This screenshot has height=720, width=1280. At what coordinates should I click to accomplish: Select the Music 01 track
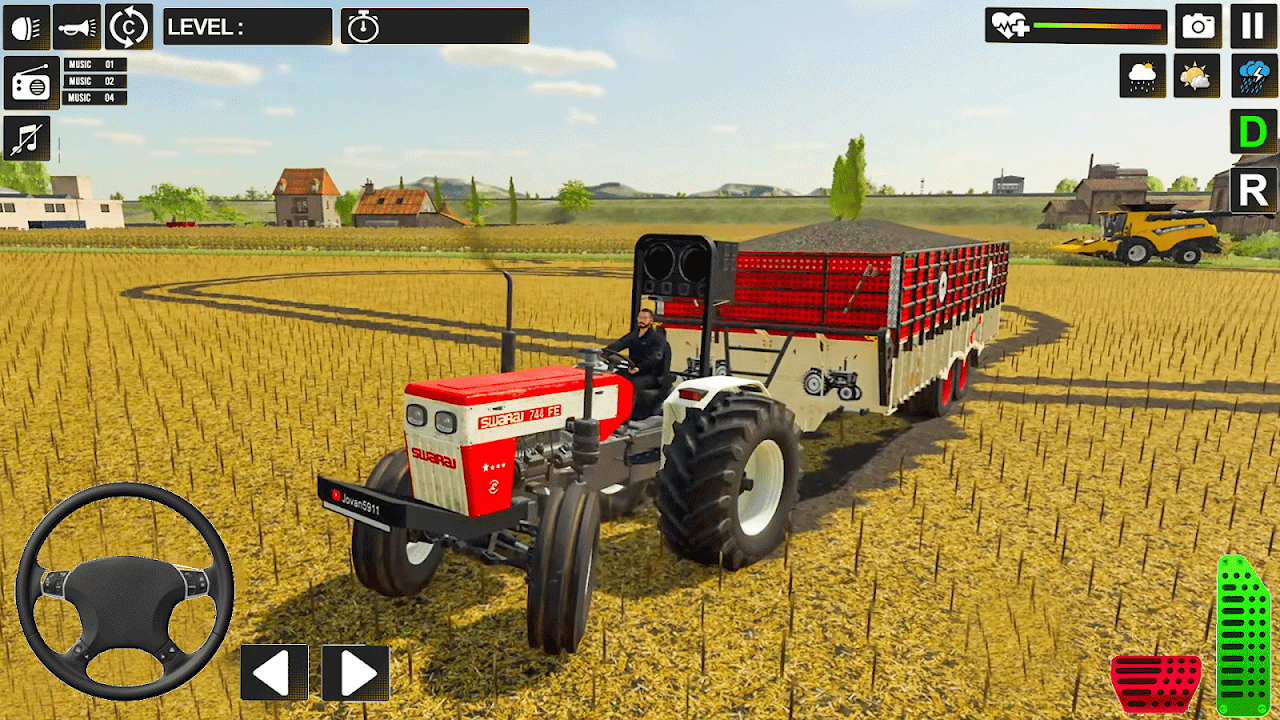click(x=95, y=65)
